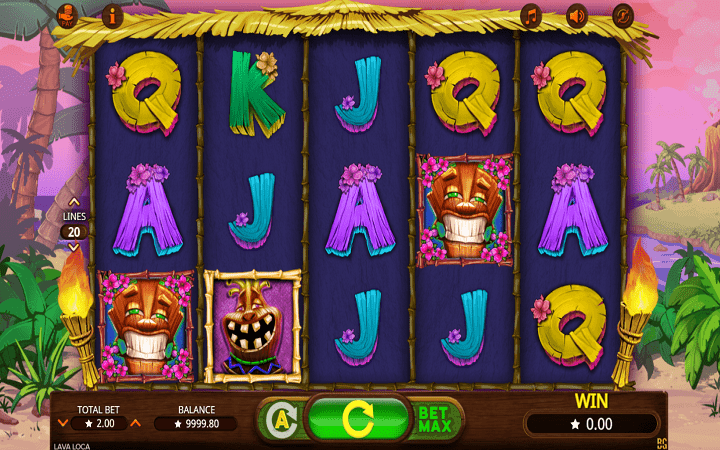Activate the autoplay button

click(x=280, y=417)
